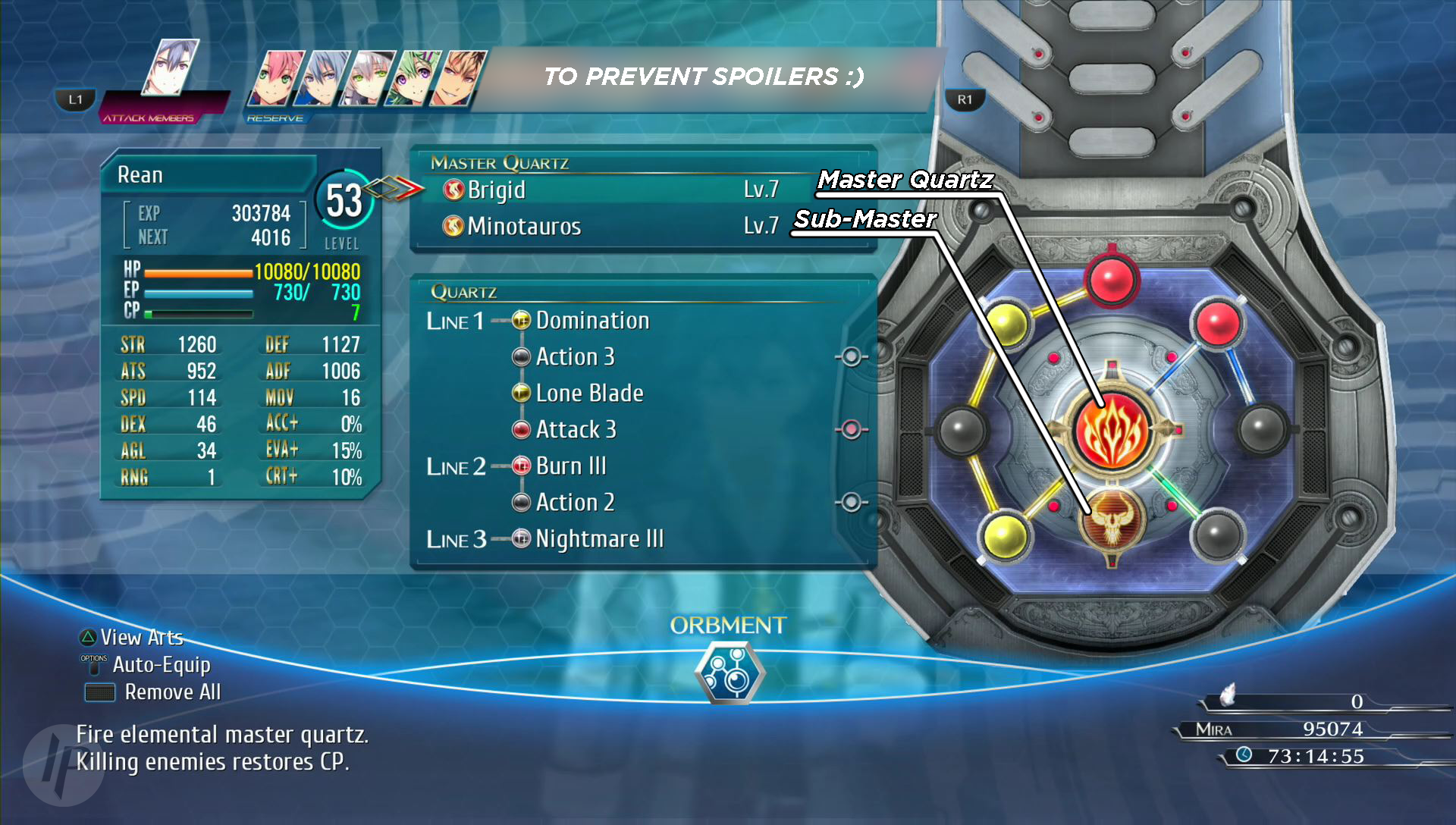The height and width of the screenshot is (825, 1456).
Task: Switch to previous character with L1
Action: click(75, 99)
